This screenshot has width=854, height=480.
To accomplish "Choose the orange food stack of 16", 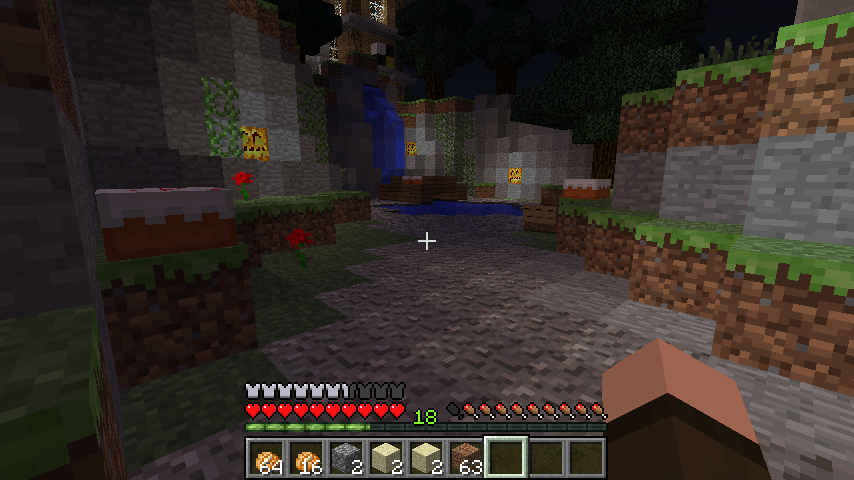I will pyautogui.click(x=307, y=458).
